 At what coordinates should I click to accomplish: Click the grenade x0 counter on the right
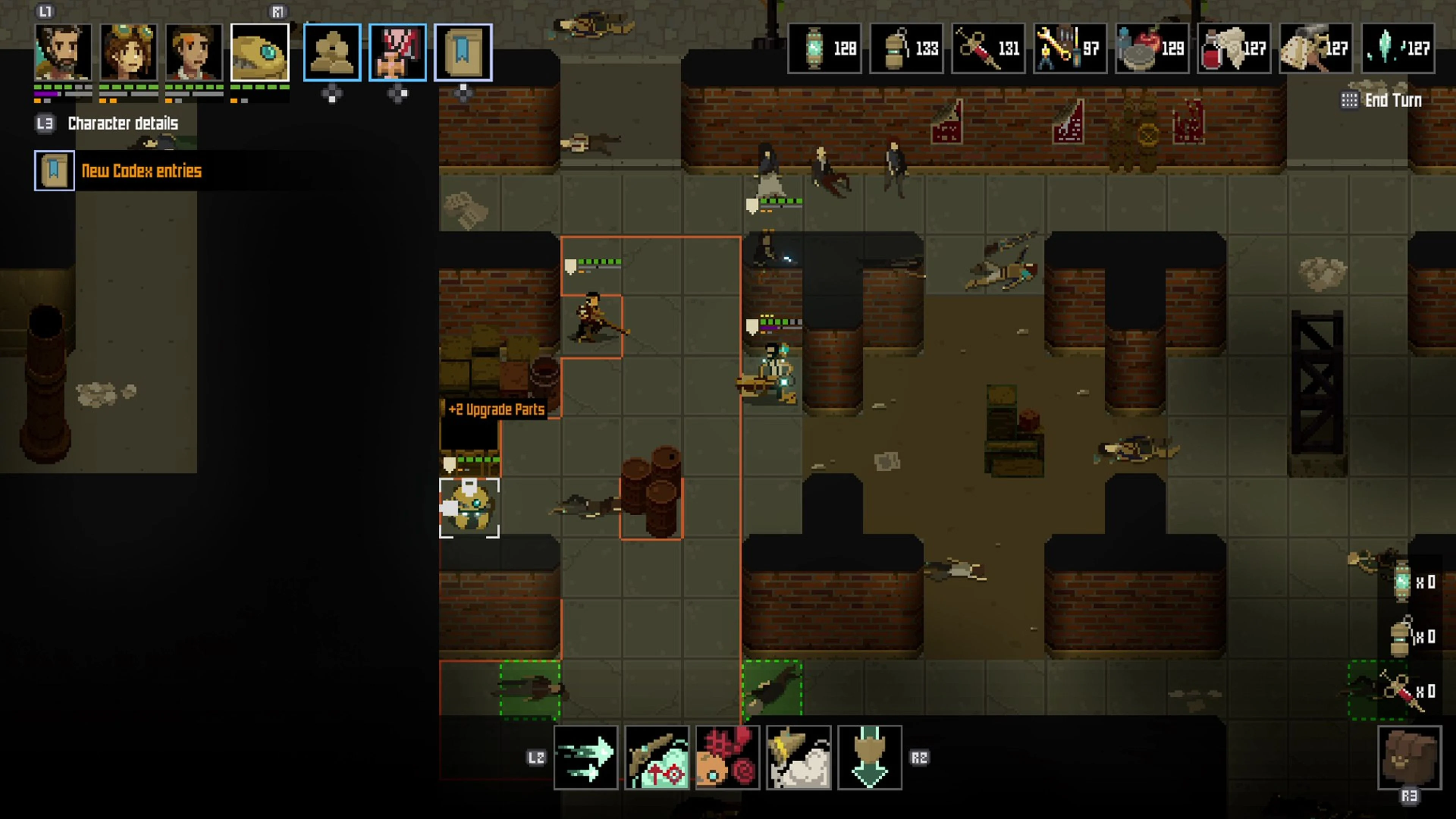click(1407, 637)
